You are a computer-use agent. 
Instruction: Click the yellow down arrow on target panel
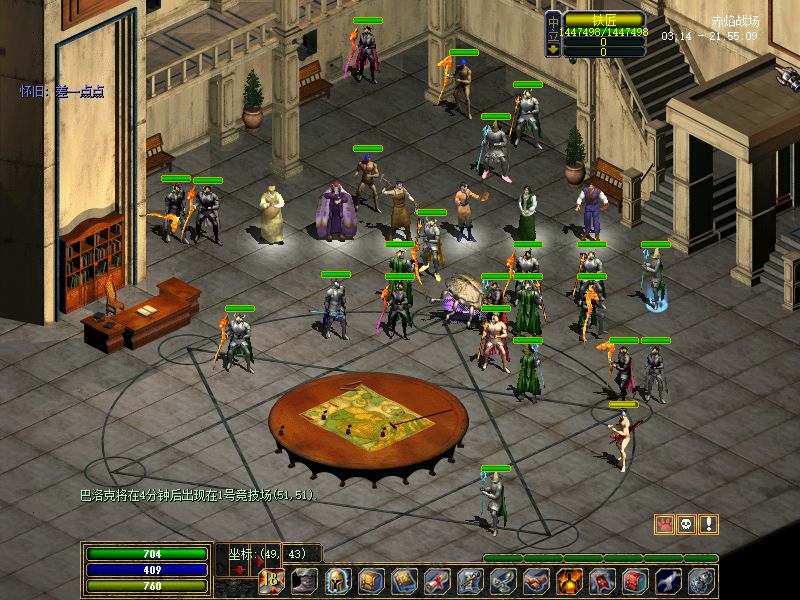(553, 47)
